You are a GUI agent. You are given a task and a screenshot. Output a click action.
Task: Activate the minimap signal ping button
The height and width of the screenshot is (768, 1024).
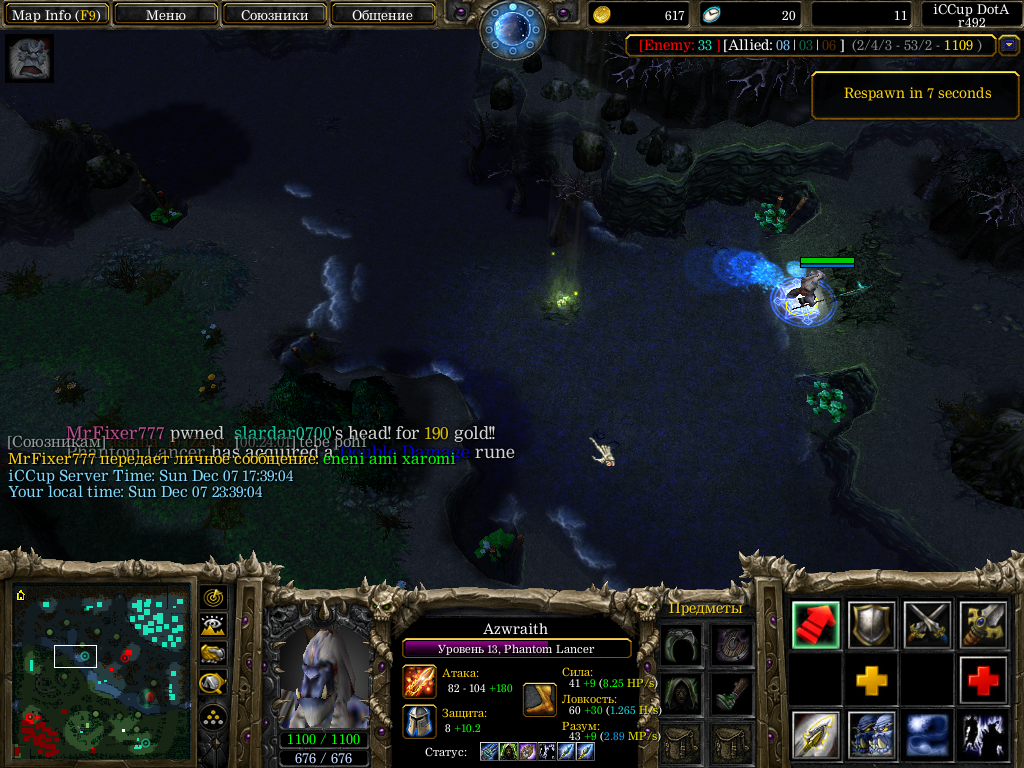pos(213,598)
